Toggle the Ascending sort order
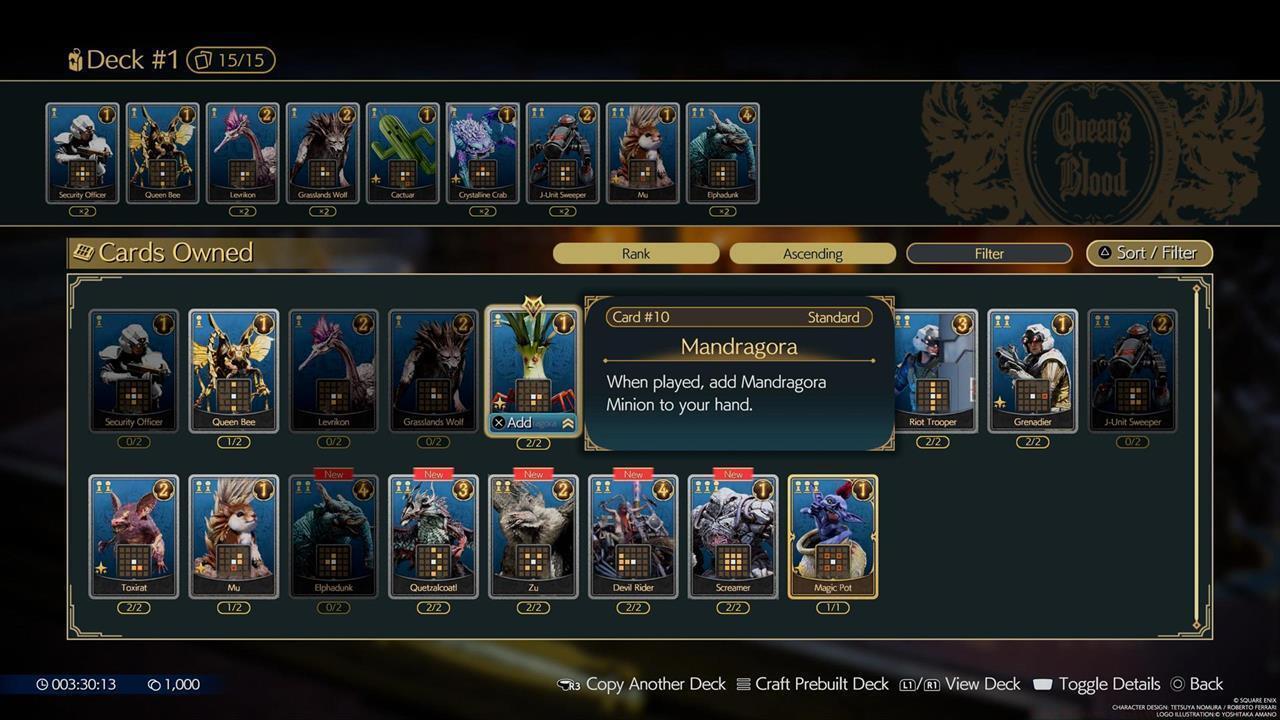Image resolution: width=1280 pixels, height=720 pixels. [x=812, y=253]
